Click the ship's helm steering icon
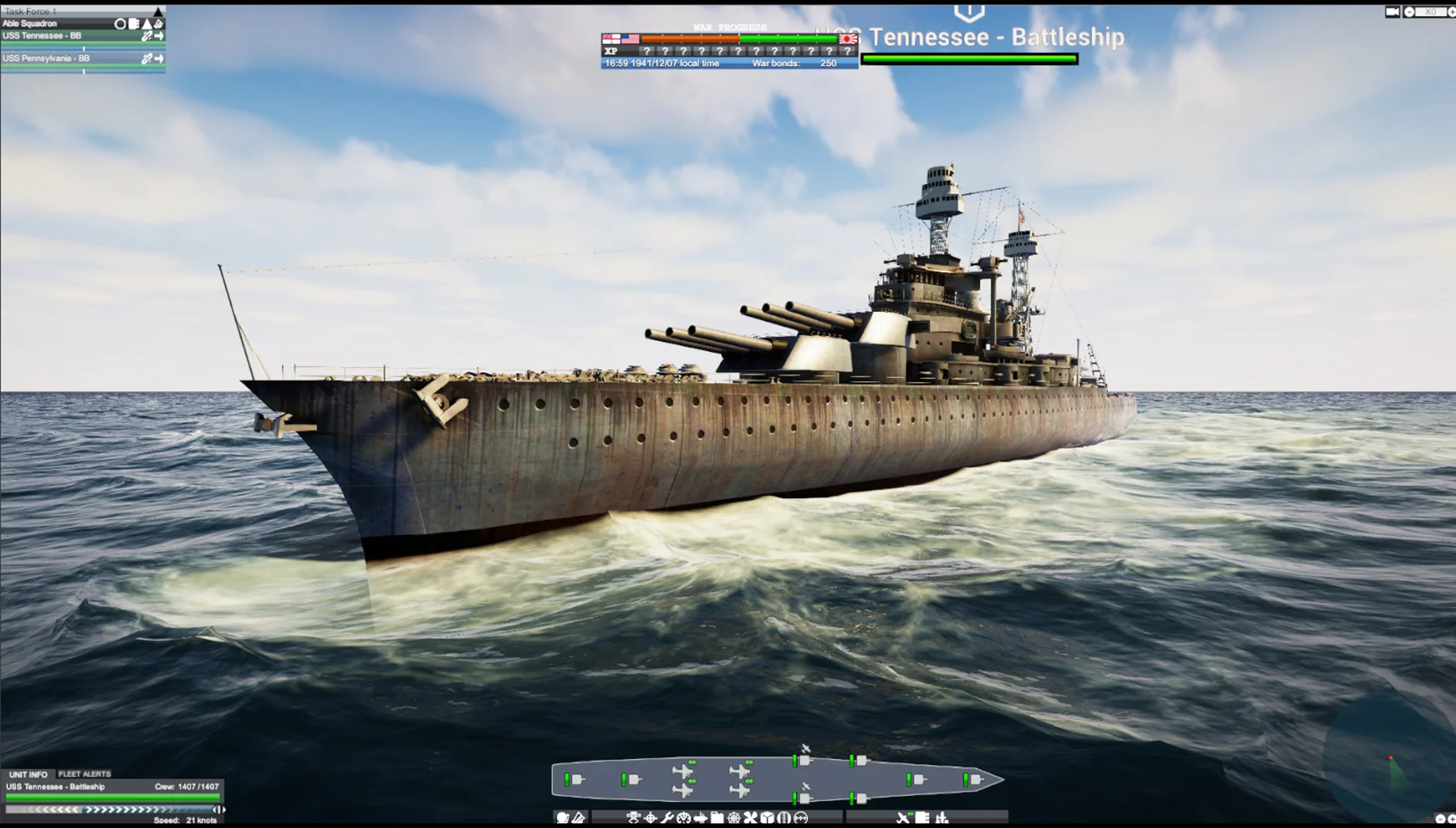 coord(735,817)
